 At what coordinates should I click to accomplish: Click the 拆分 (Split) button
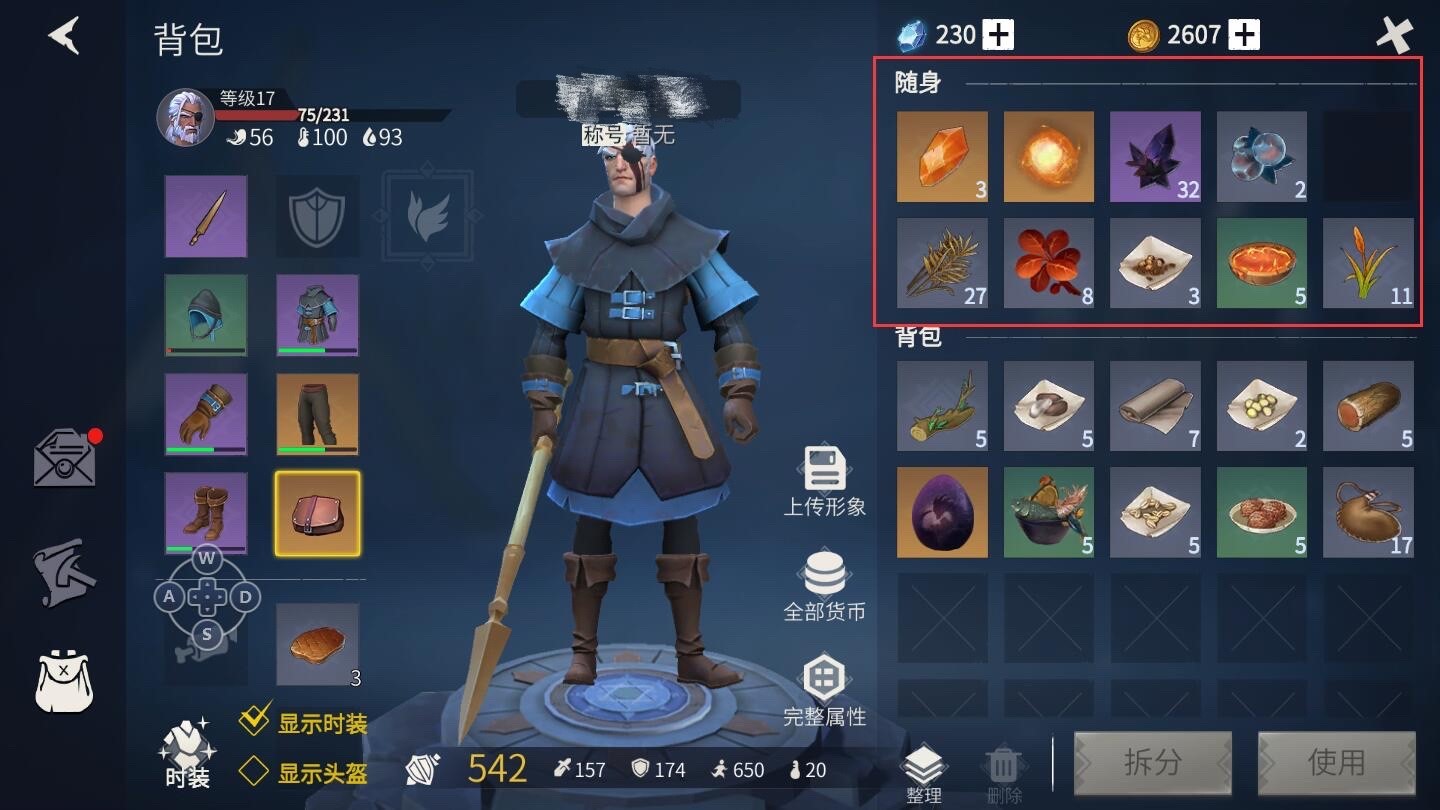tap(1152, 763)
